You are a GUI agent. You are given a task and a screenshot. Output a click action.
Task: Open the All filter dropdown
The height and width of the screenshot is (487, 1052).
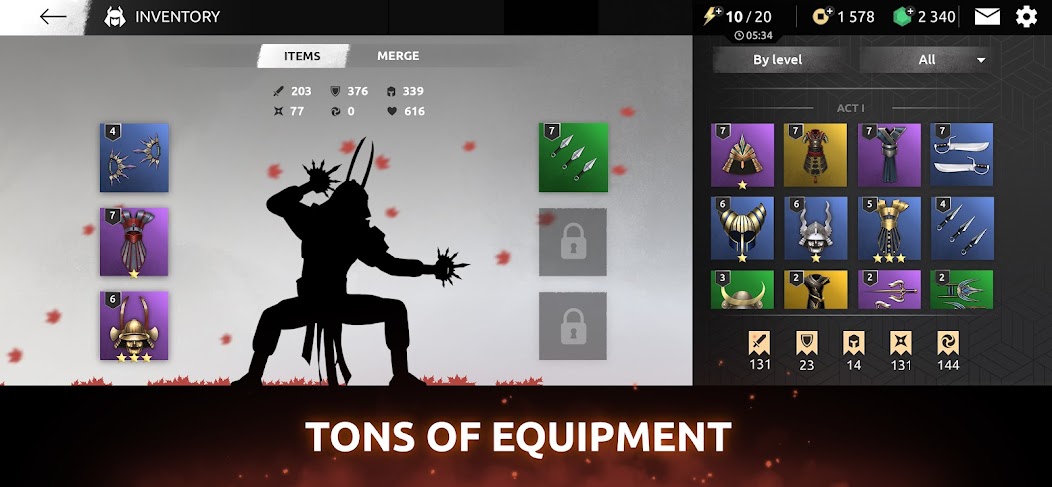926,60
